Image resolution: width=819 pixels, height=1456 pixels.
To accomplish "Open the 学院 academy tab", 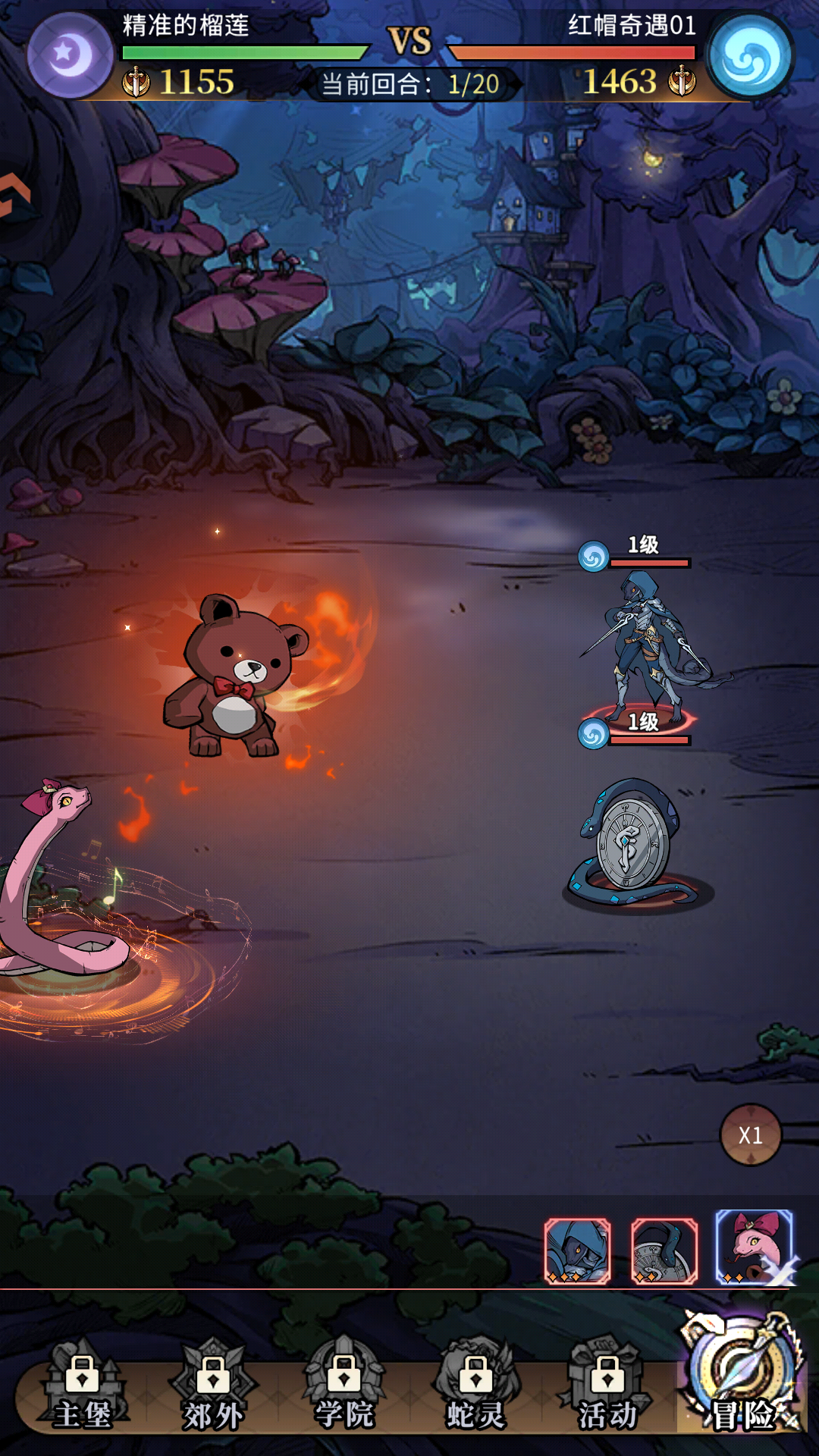I will pos(344,1393).
